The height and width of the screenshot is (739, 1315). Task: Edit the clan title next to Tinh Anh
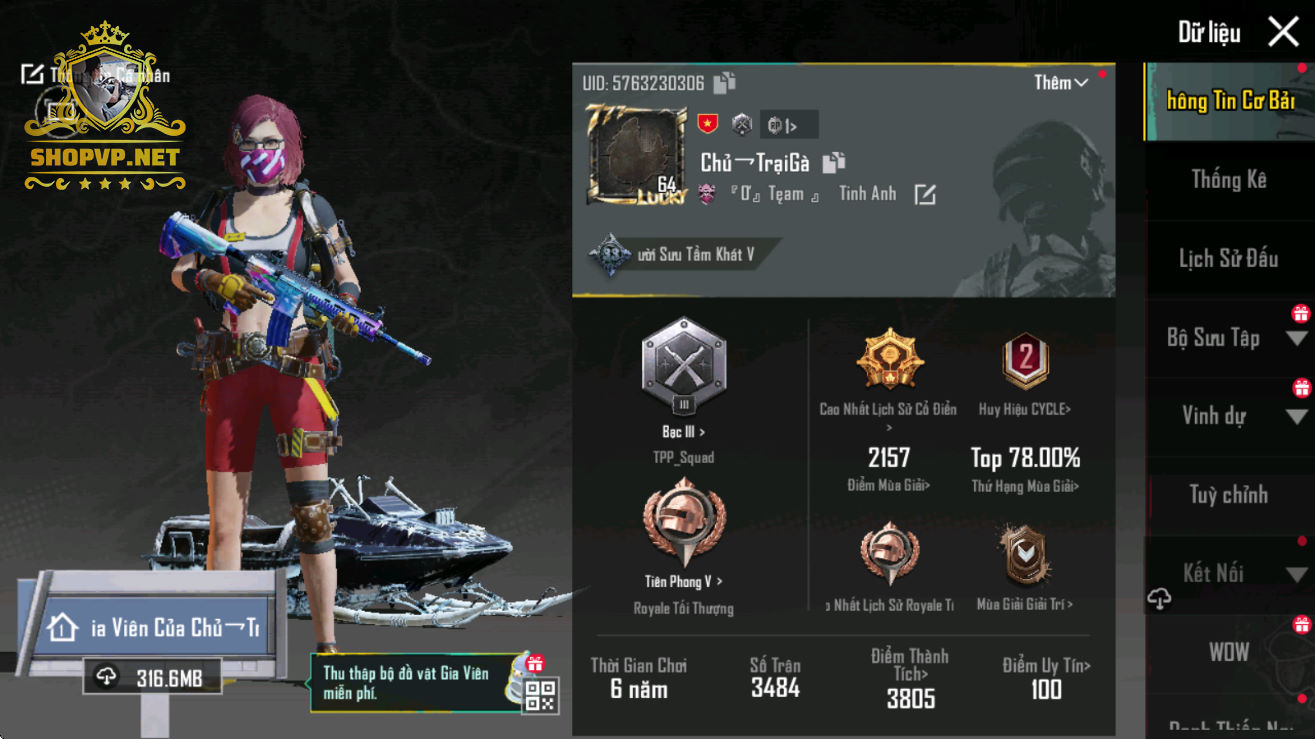925,195
